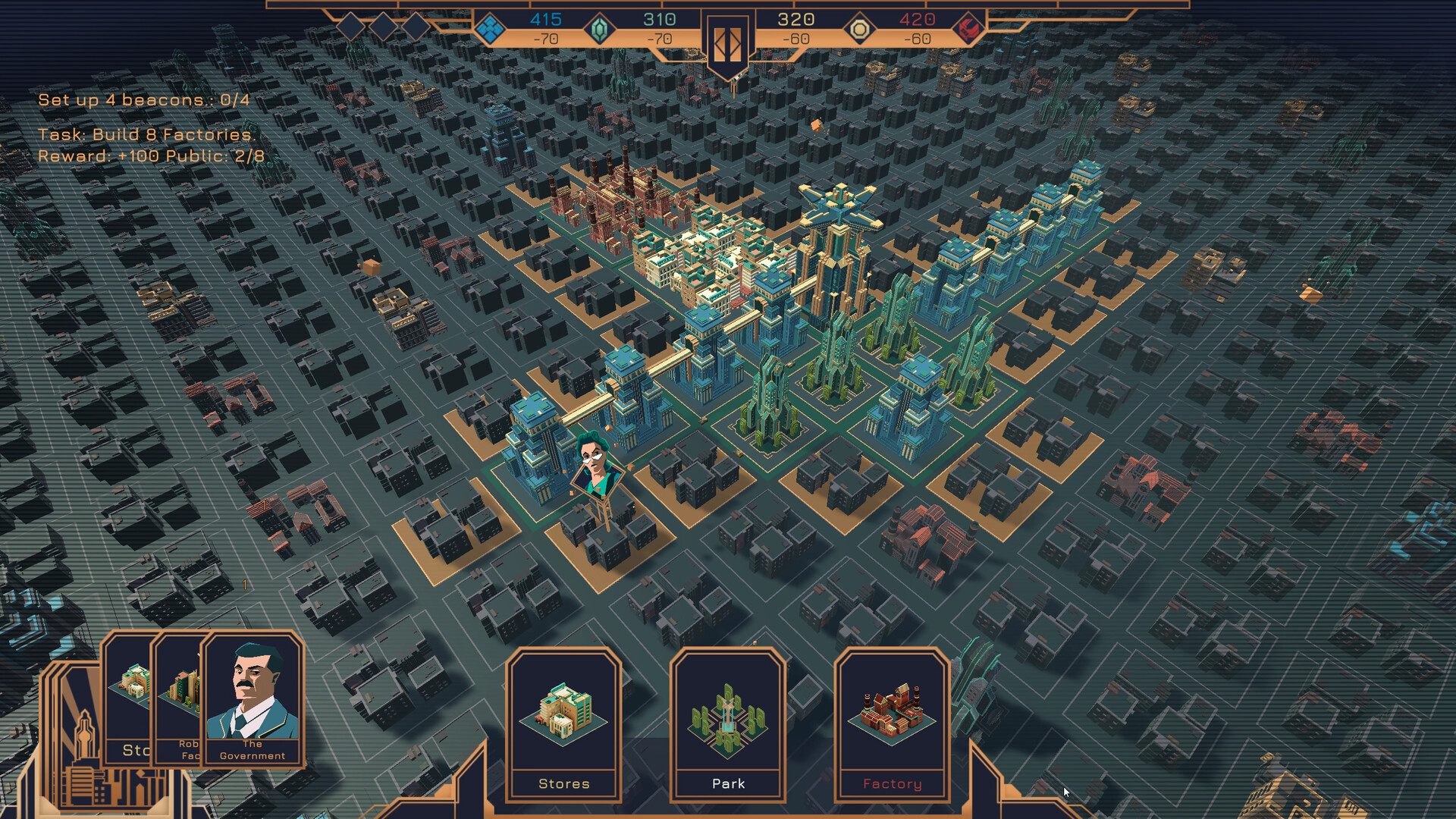Screen dimensions: 1456x819
Task: Click the red faction emblem on the resource bar
Action: click(x=968, y=27)
